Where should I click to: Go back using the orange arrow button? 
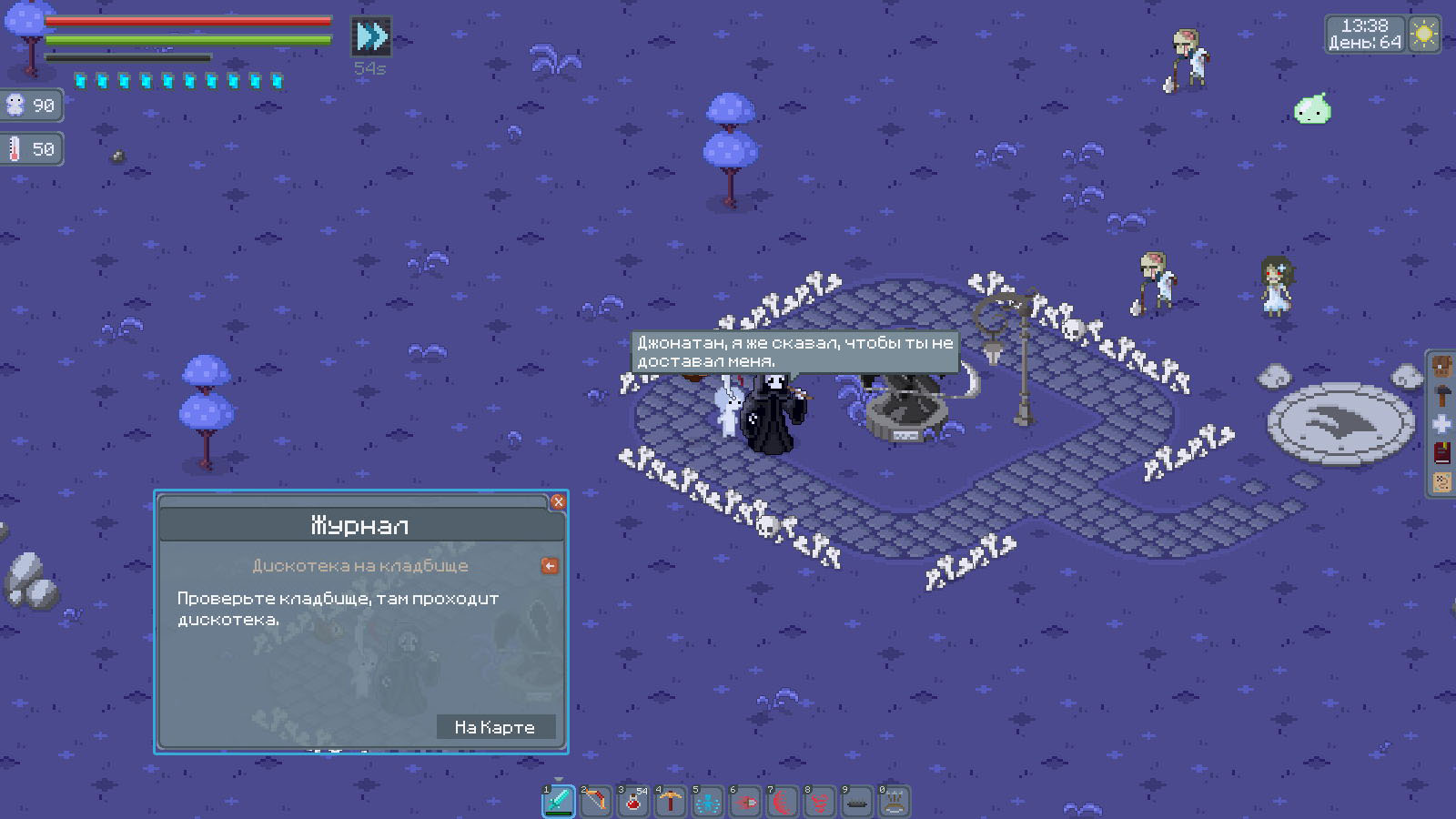coord(550,566)
